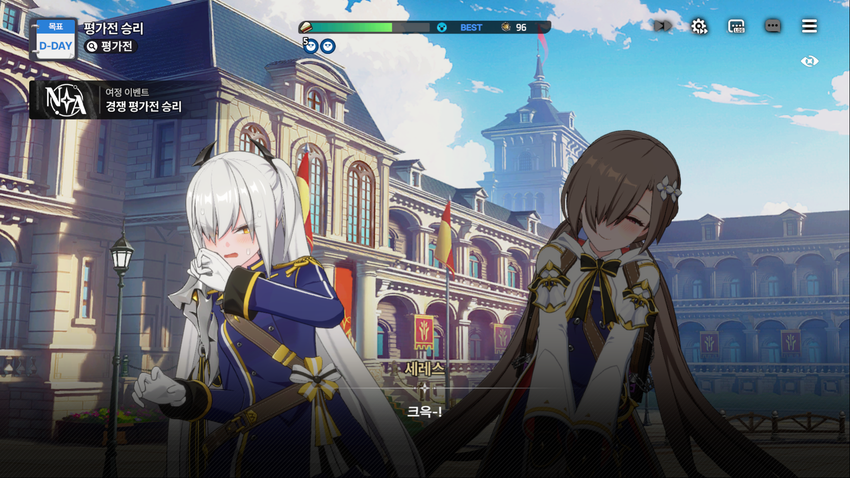
Task: Open the hamburger main menu
Action: (x=809, y=26)
